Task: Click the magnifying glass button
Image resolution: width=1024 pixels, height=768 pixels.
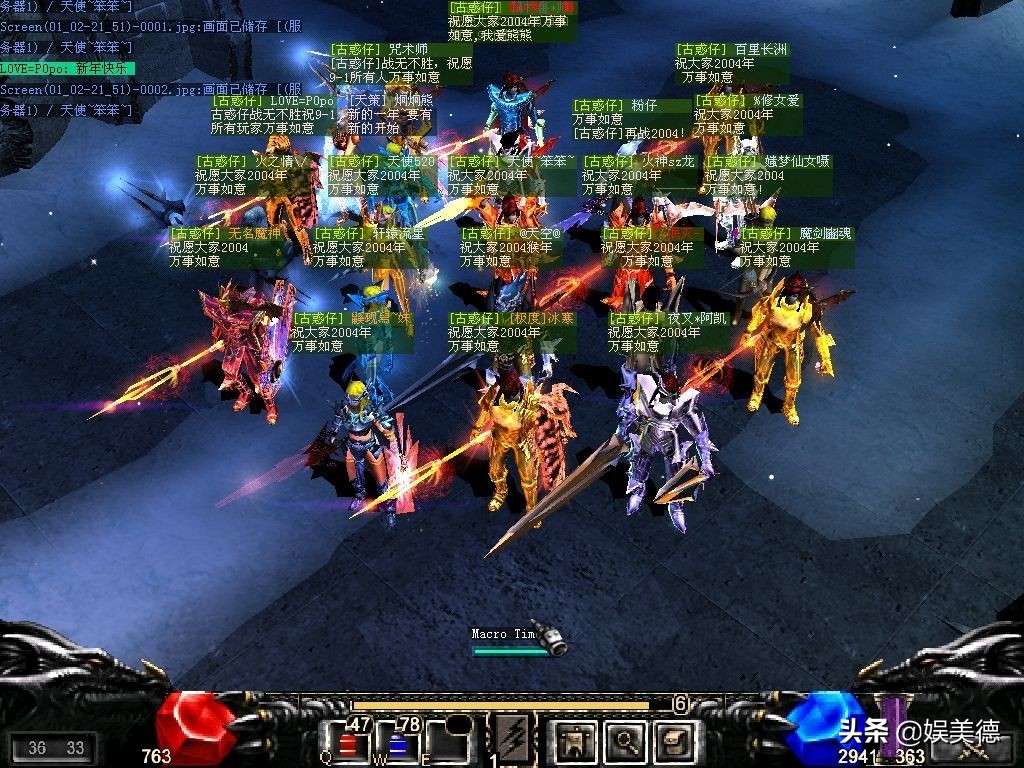Action: point(626,741)
